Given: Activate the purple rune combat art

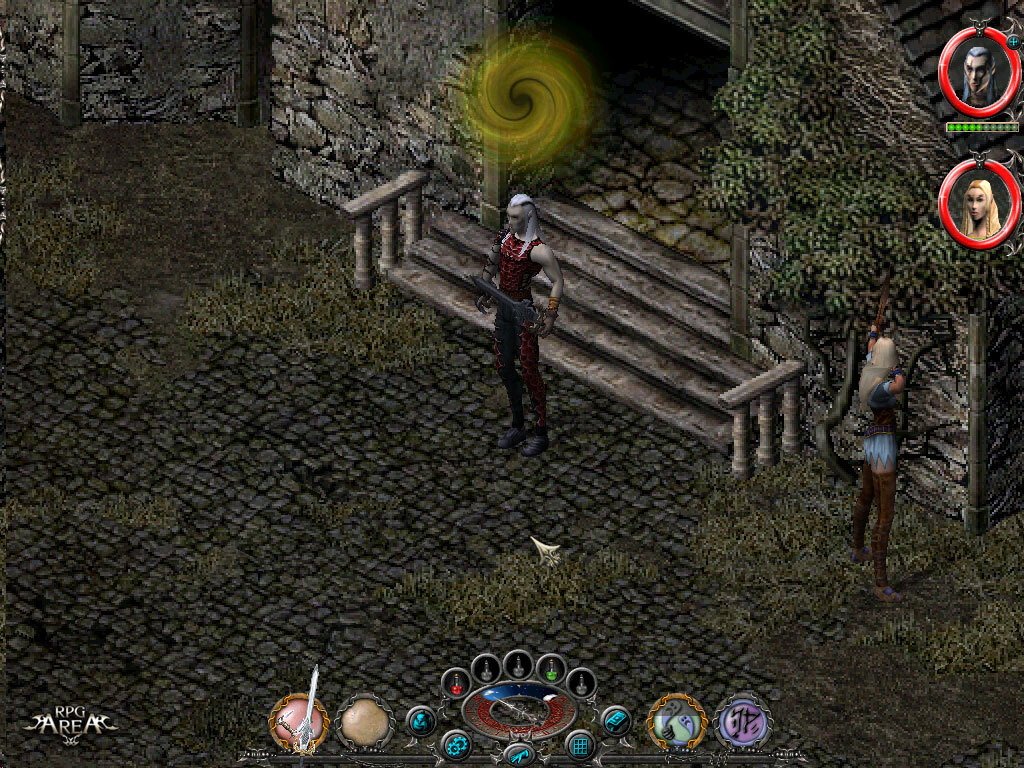Looking at the screenshot, I should pyautogui.click(x=741, y=721).
